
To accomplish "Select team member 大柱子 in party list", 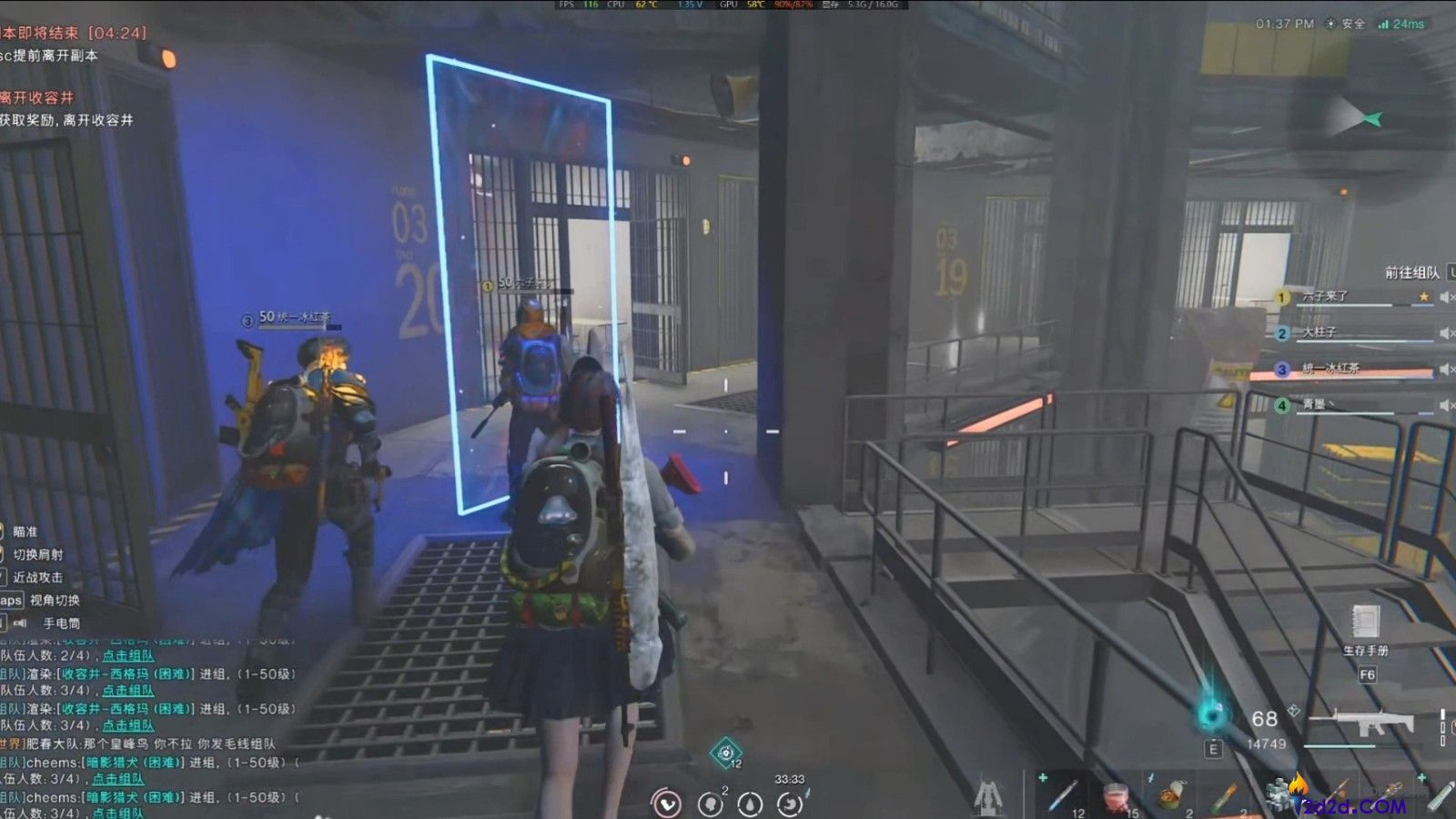I will point(1319,333).
